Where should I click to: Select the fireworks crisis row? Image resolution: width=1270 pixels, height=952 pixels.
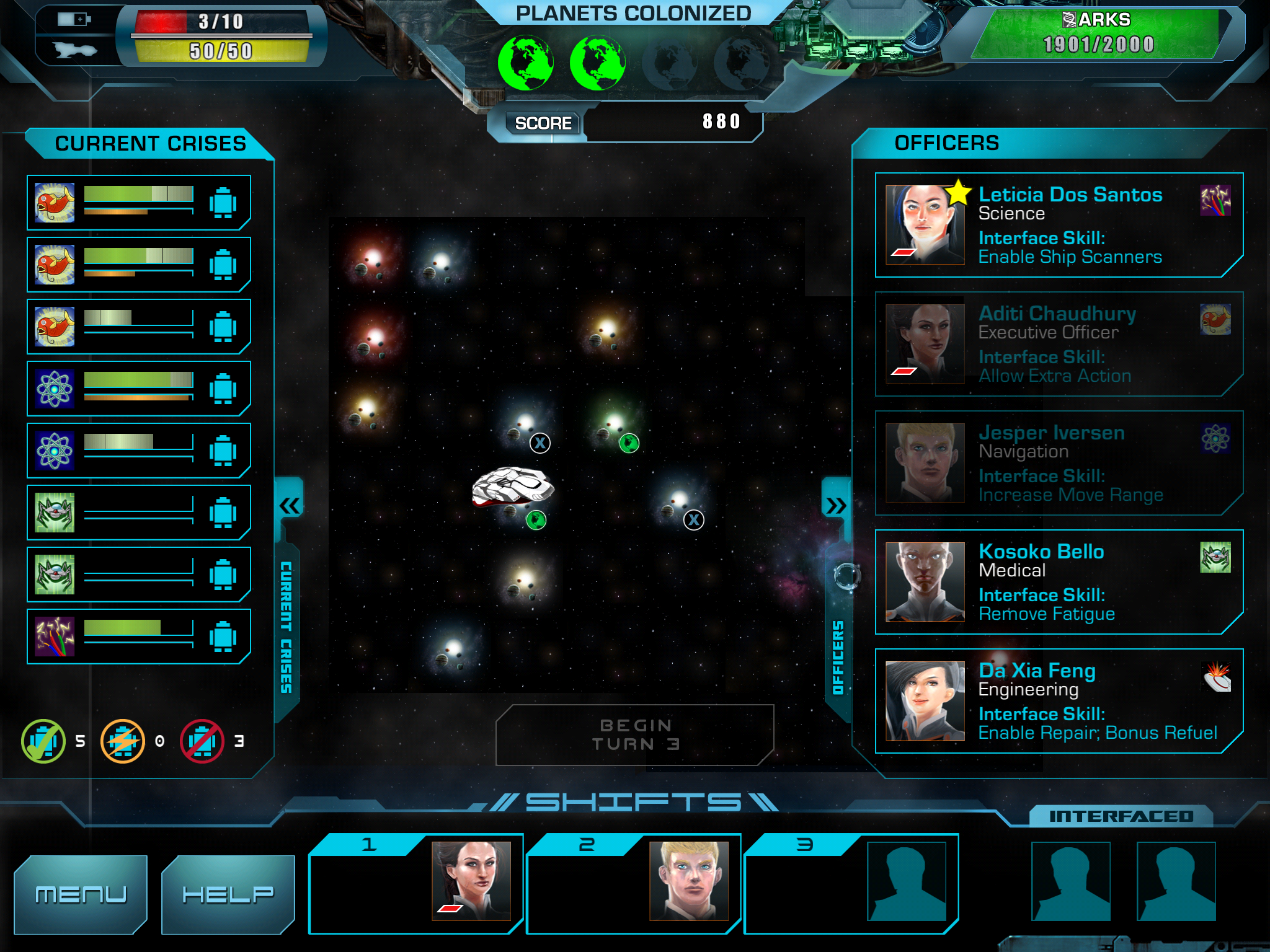pos(138,637)
